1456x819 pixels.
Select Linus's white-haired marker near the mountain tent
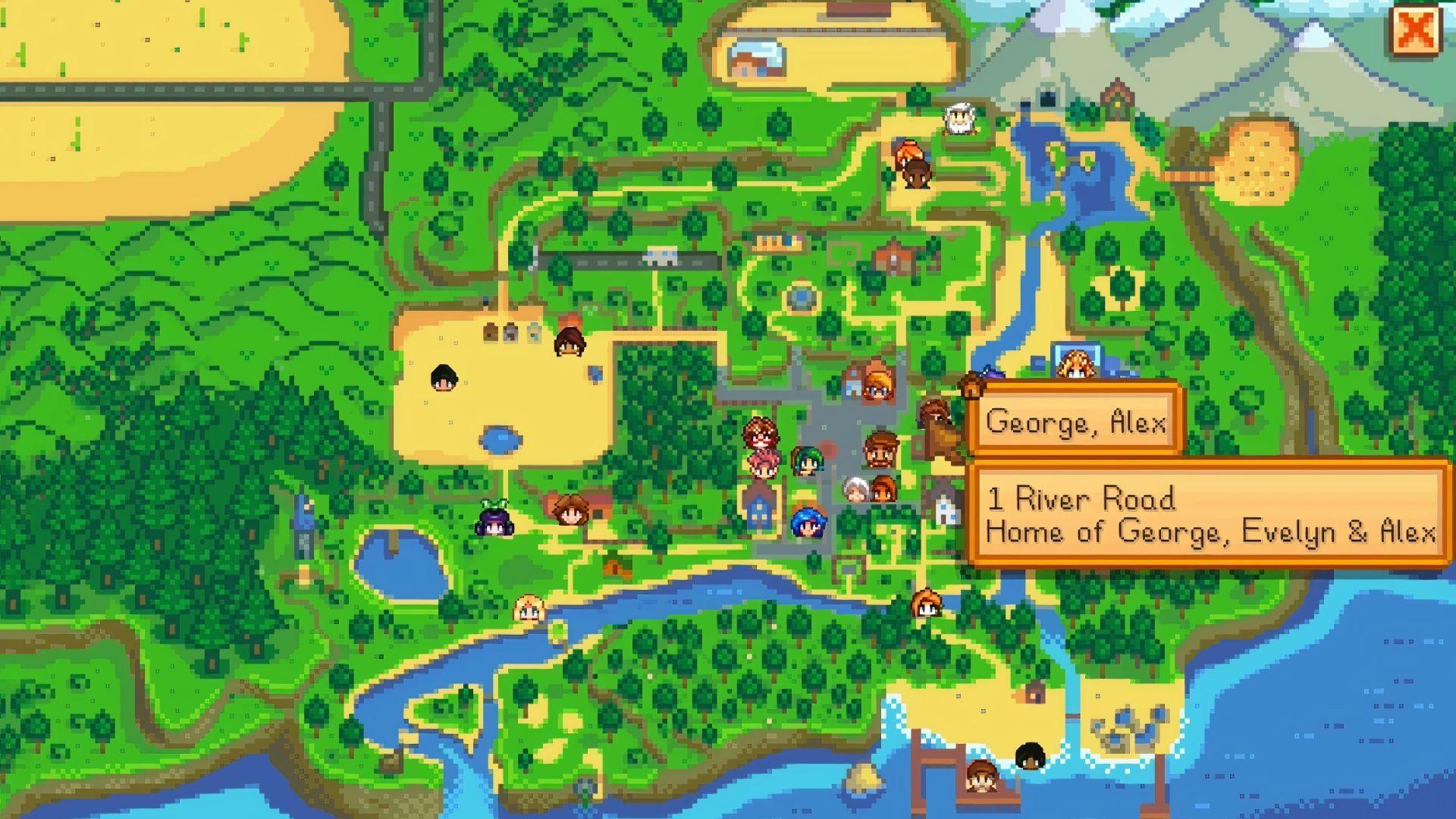click(x=959, y=118)
